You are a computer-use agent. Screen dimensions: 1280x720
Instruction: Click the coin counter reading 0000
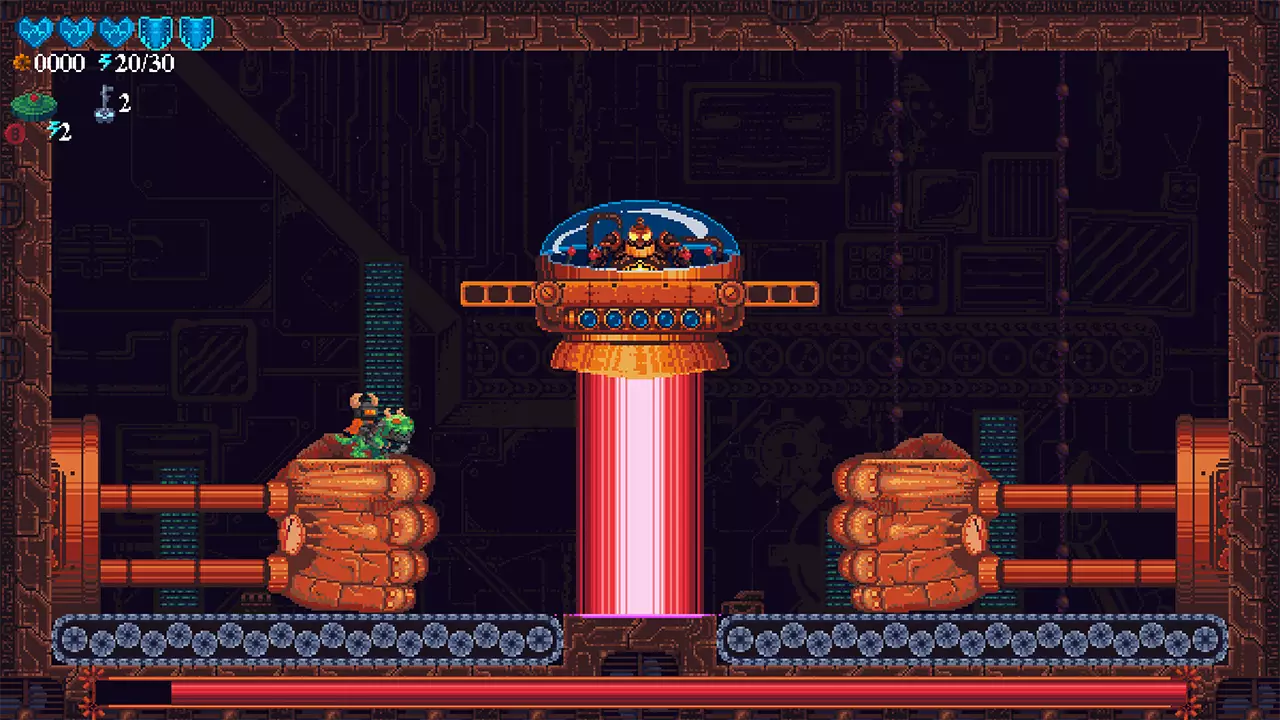(58, 63)
